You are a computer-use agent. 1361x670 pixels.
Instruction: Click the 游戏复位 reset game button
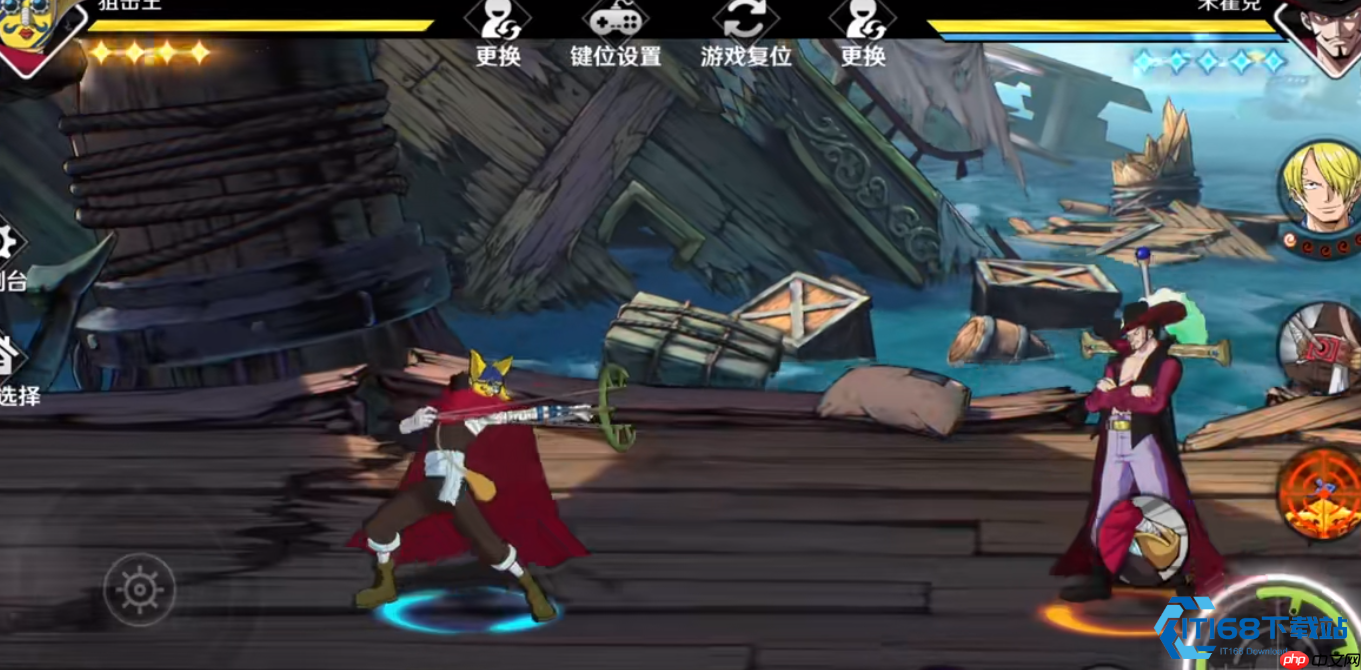tap(746, 35)
